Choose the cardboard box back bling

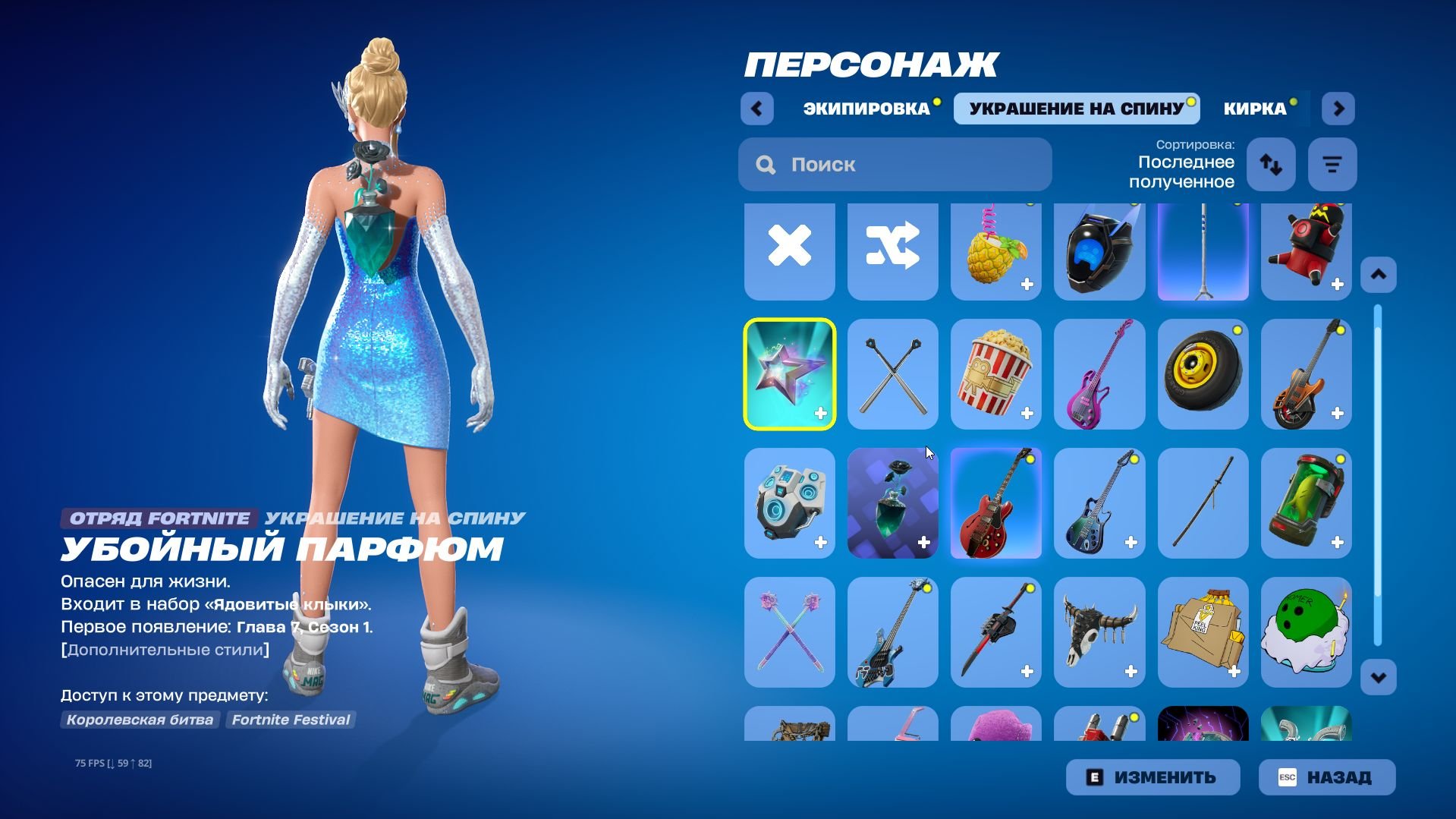point(1203,632)
